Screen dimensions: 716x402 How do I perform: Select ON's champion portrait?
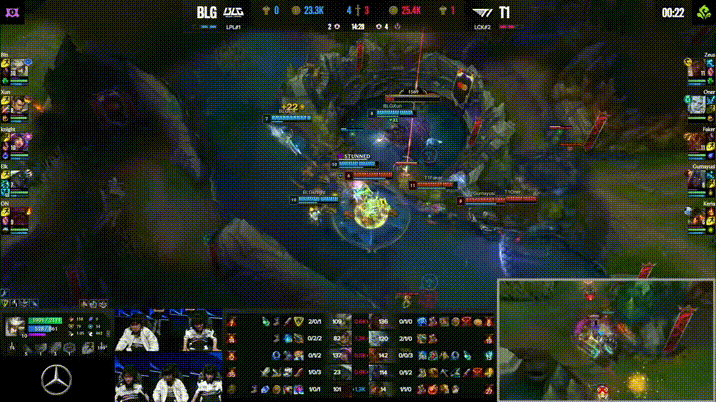pos(19,215)
